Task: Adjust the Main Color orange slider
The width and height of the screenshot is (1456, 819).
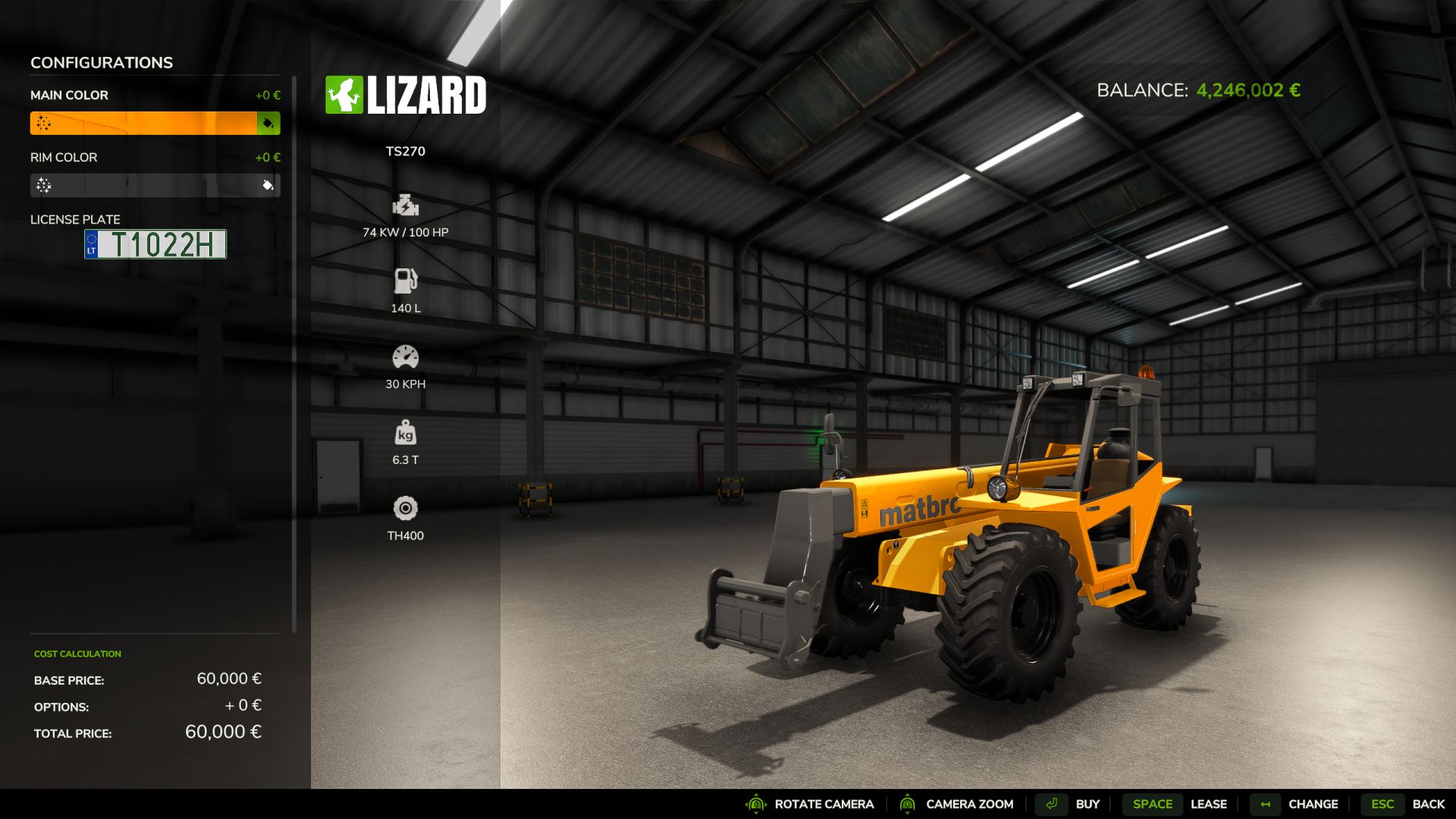Action: pyautogui.click(x=144, y=123)
